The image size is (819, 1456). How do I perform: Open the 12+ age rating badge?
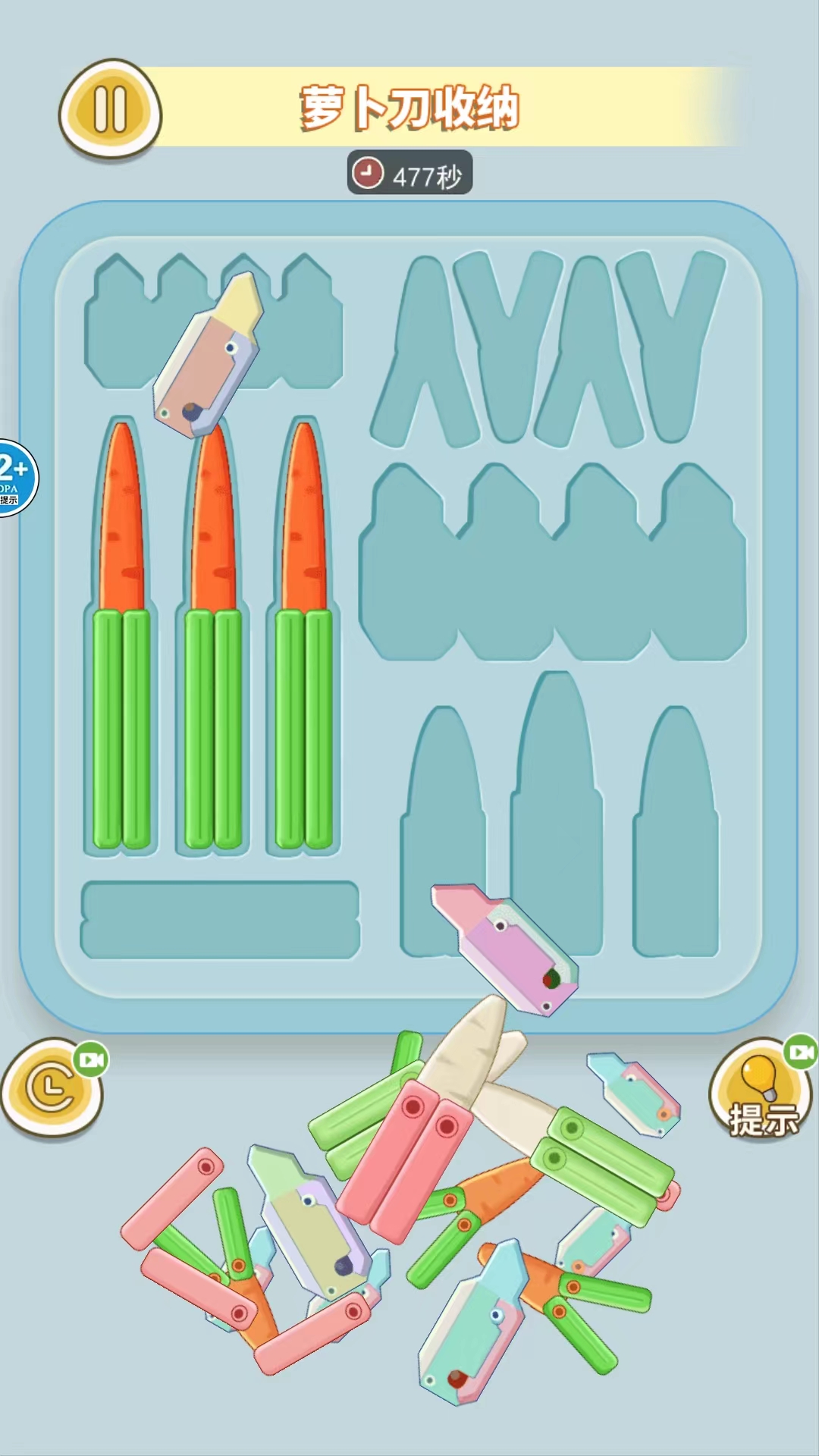[14, 478]
